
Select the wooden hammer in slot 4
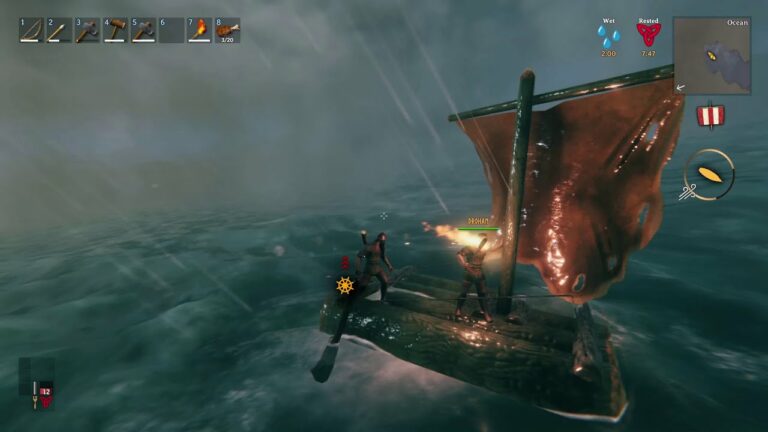click(116, 30)
